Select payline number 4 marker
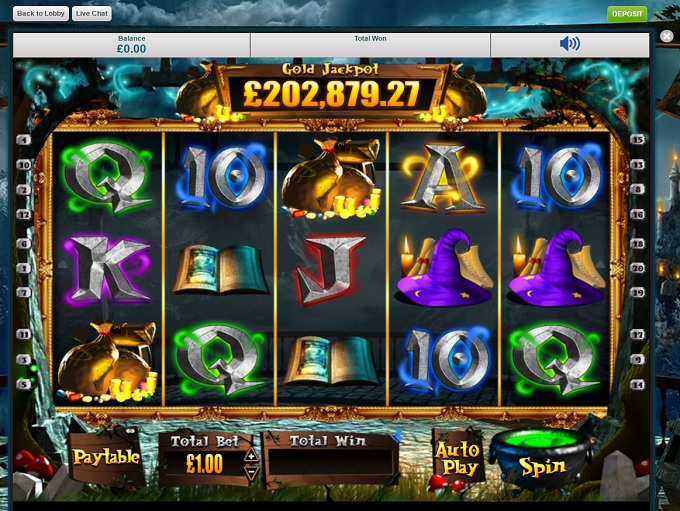 pos(23,139)
